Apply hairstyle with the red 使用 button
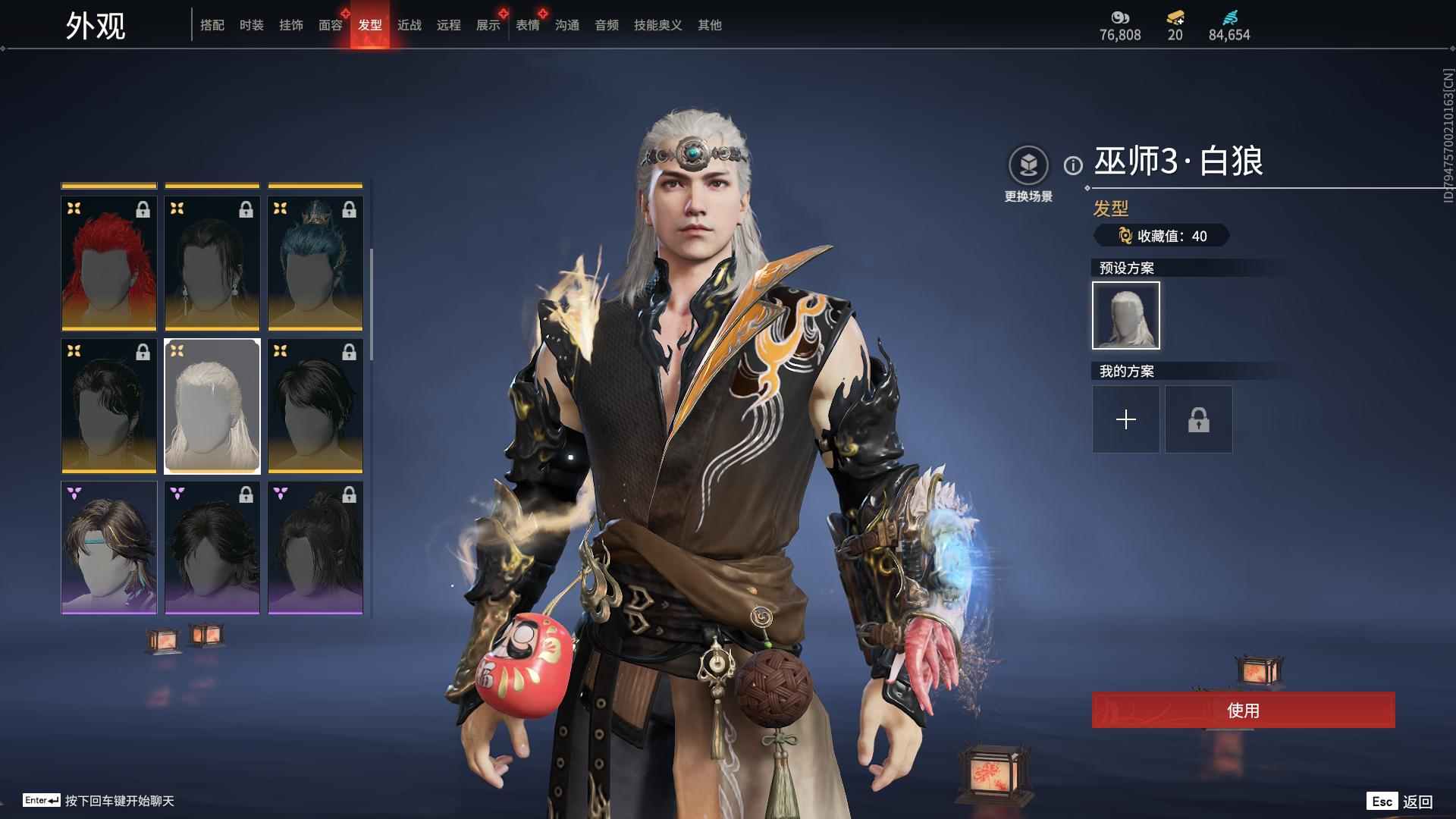 coord(1243,710)
